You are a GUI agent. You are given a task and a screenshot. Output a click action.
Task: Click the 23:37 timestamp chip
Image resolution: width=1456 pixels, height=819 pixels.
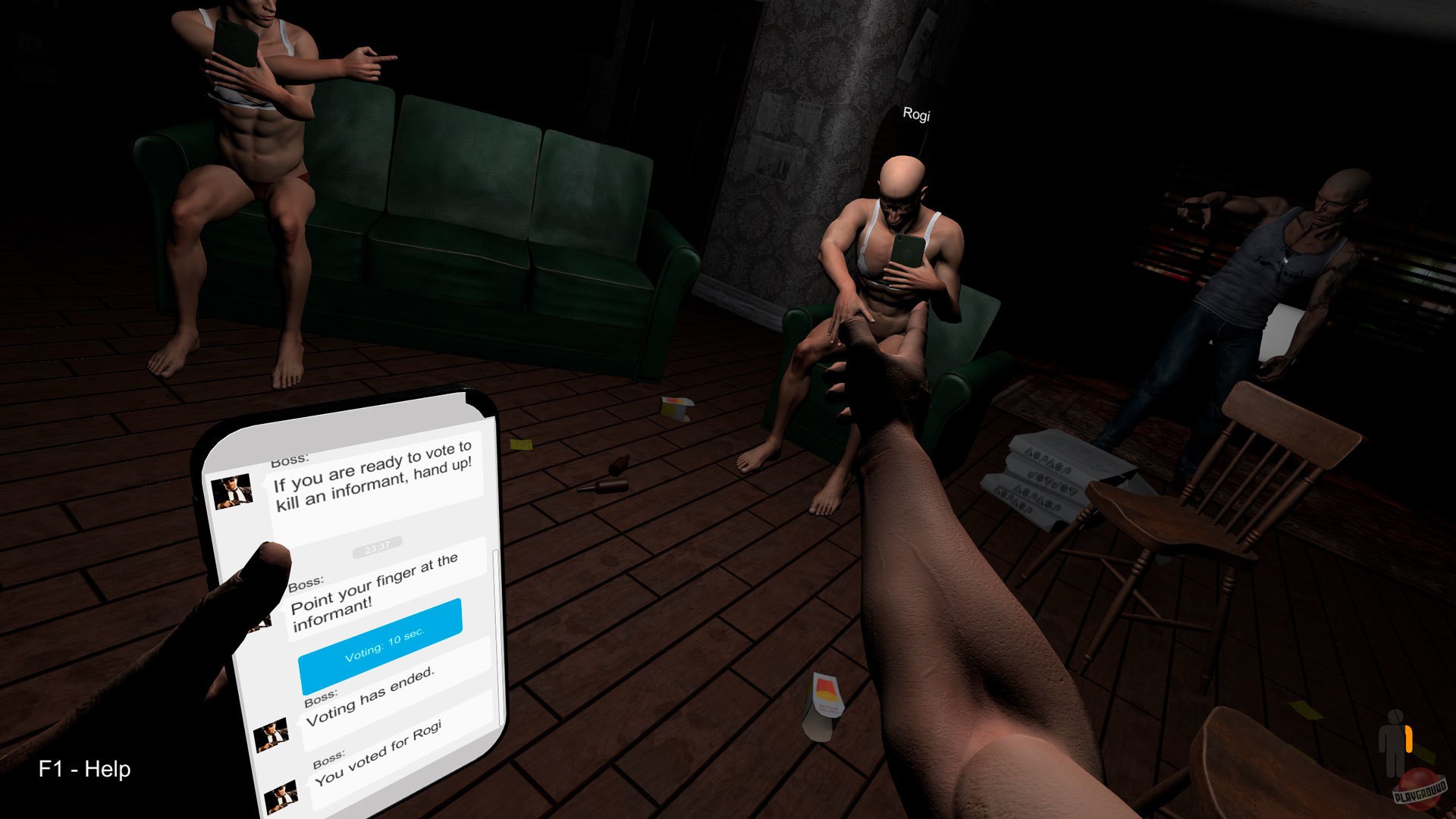pyautogui.click(x=376, y=545)
